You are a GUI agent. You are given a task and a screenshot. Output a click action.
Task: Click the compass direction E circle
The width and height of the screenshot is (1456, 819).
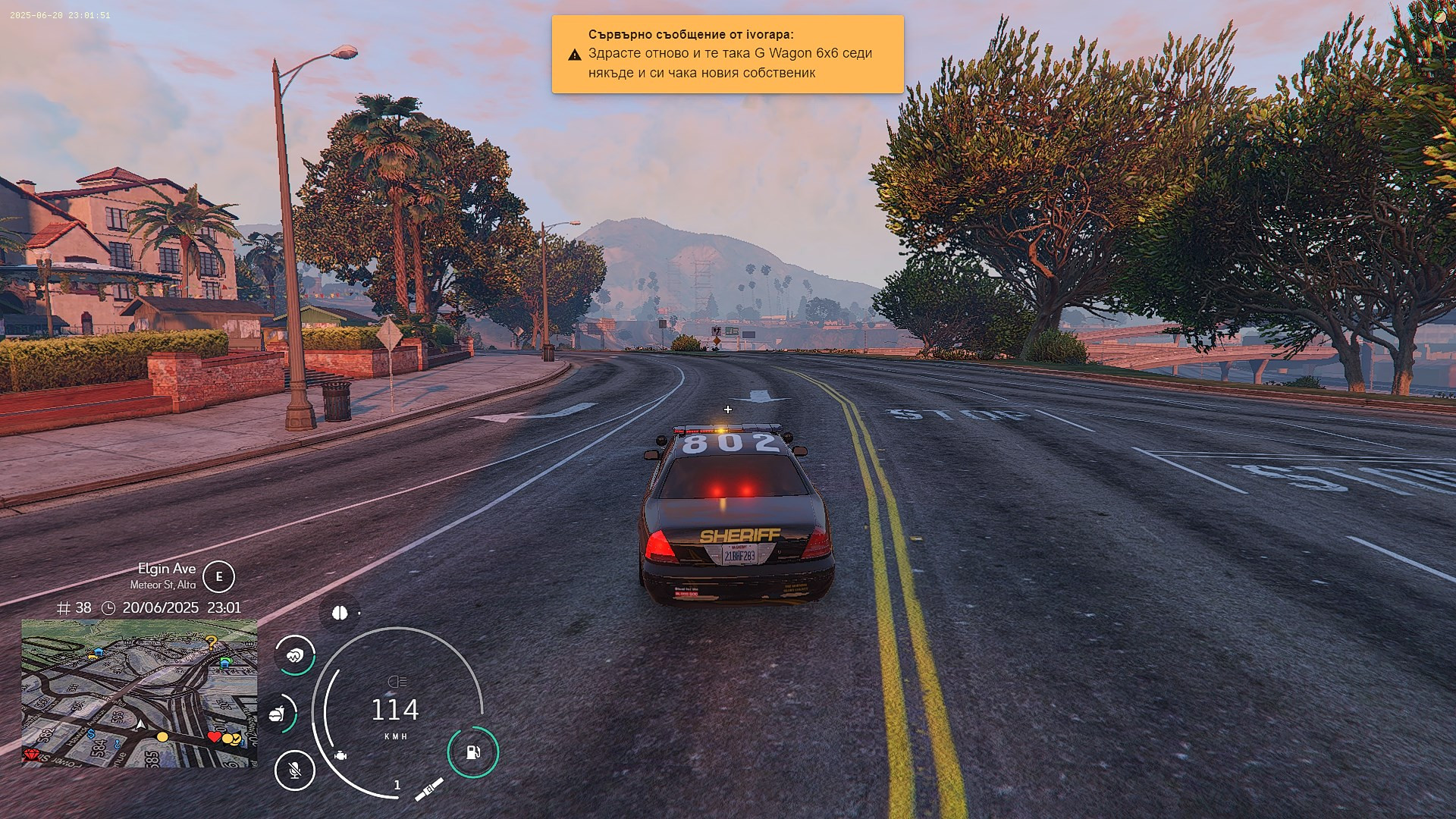(x=219, y=576)
